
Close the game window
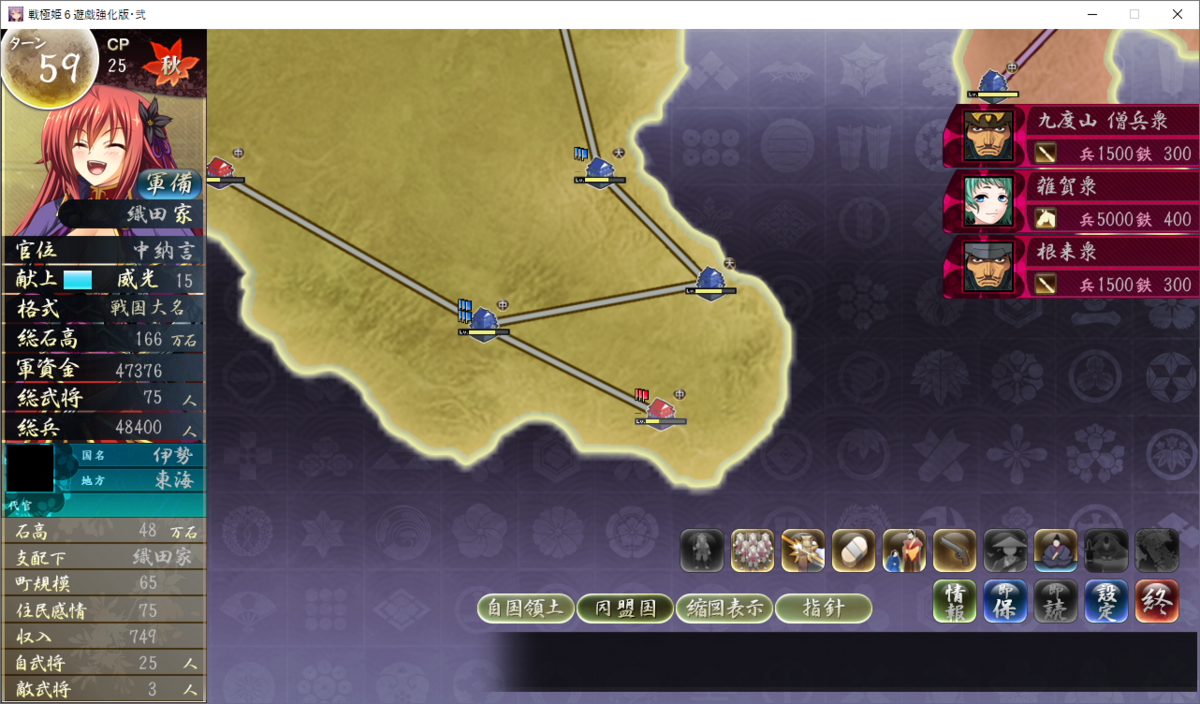point(1177,14)
